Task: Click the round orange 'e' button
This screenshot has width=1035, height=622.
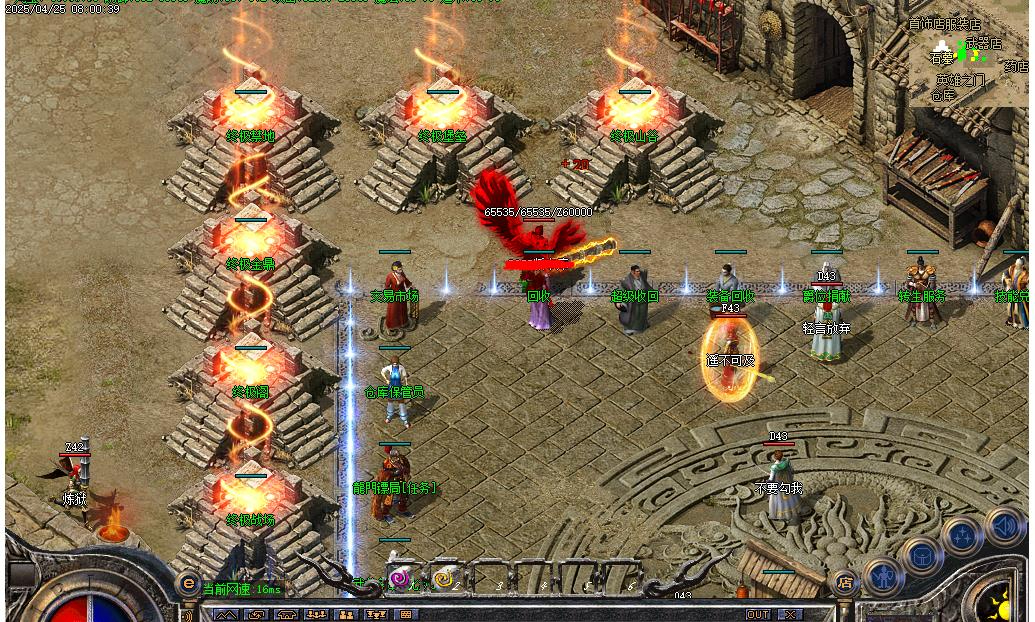Action: 187,583
